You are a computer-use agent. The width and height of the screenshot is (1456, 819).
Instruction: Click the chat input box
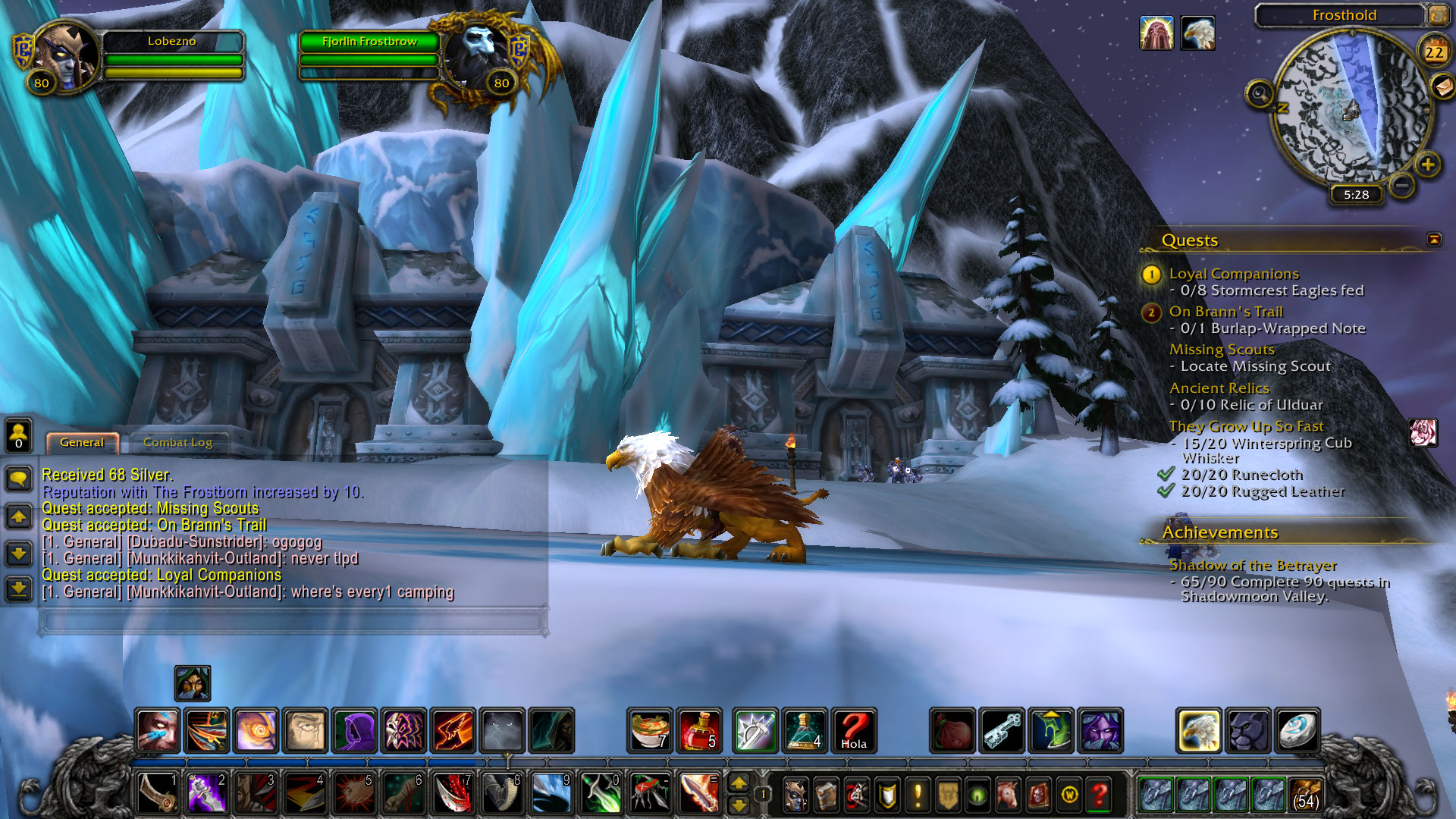[292, 621]
